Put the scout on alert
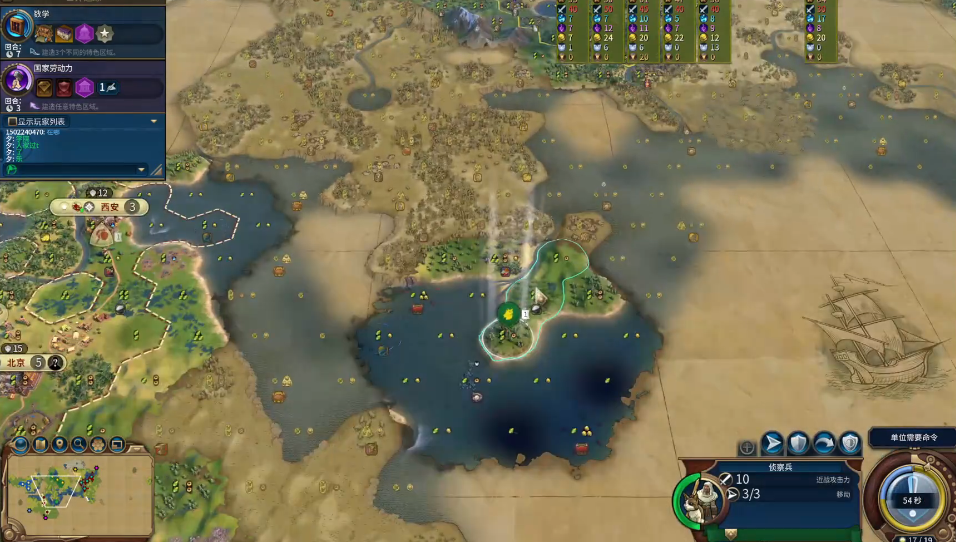Screen dimensions: 956x542 pyautogui.click(x=850, y=443)
